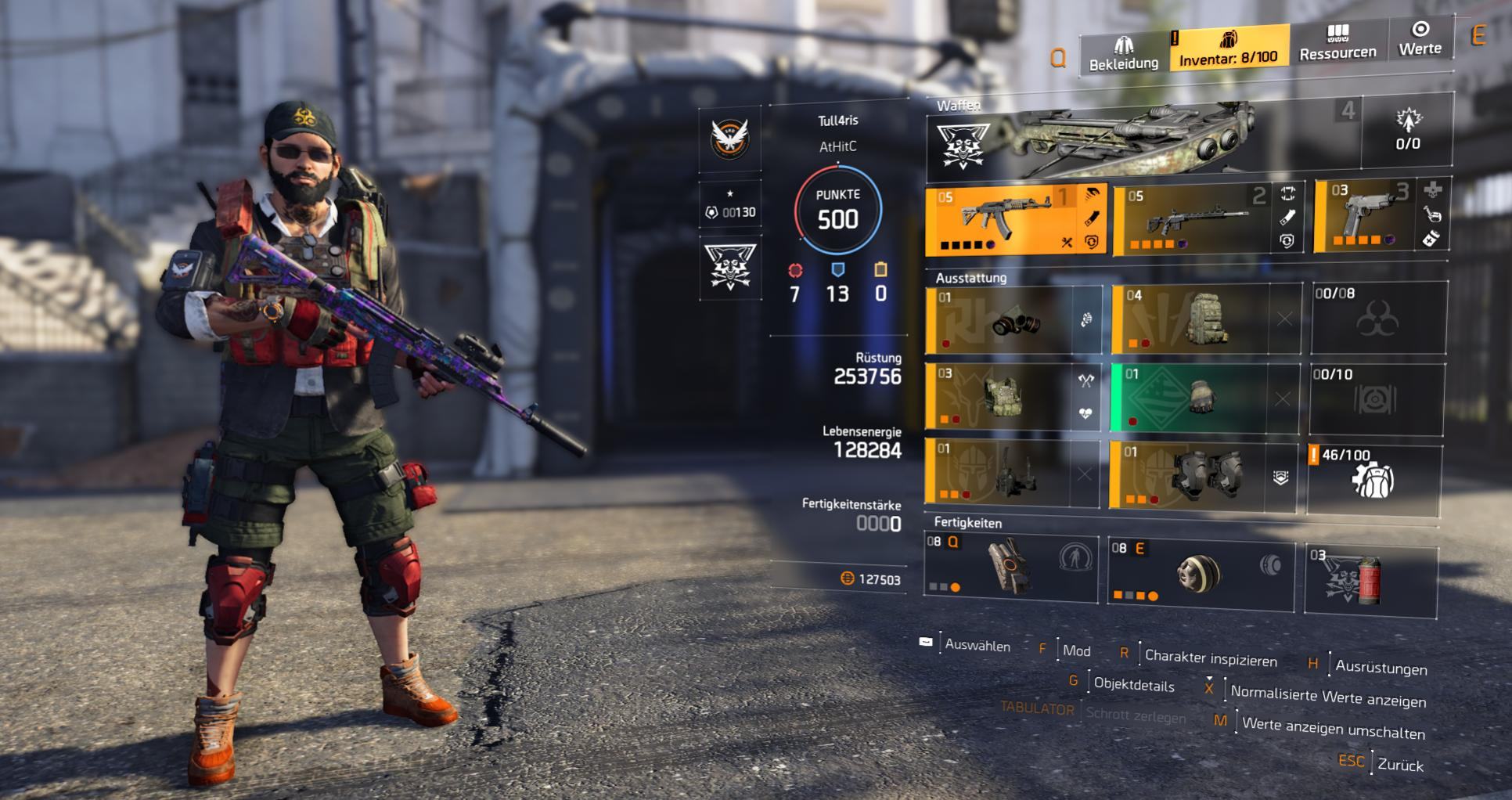Viewport: 1512px width, 800px height.
Task: Open the specialization wolf emblem
Action: 730,268
